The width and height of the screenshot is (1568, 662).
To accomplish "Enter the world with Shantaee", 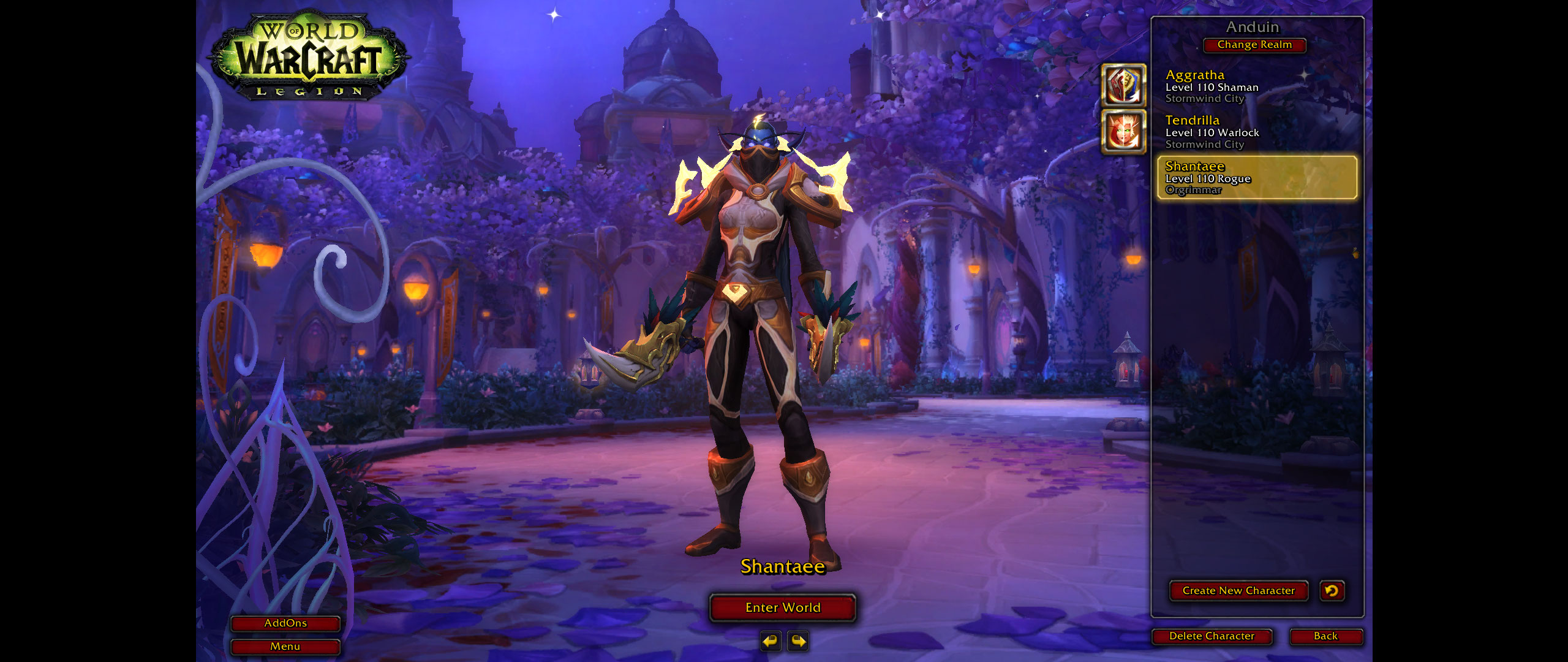I will pyautogui.click(x=782, y=607).
